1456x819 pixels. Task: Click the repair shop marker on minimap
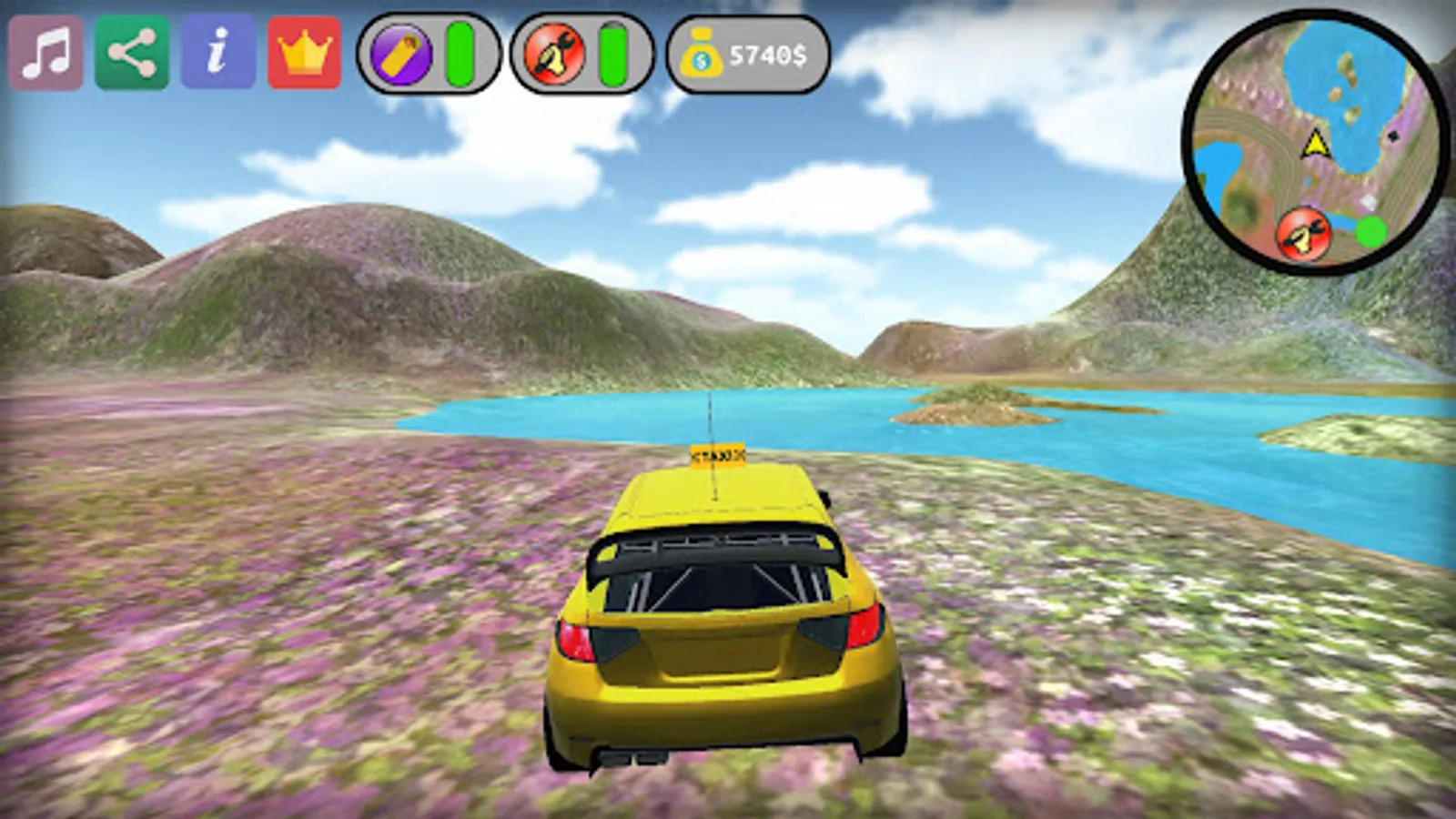1303,234
